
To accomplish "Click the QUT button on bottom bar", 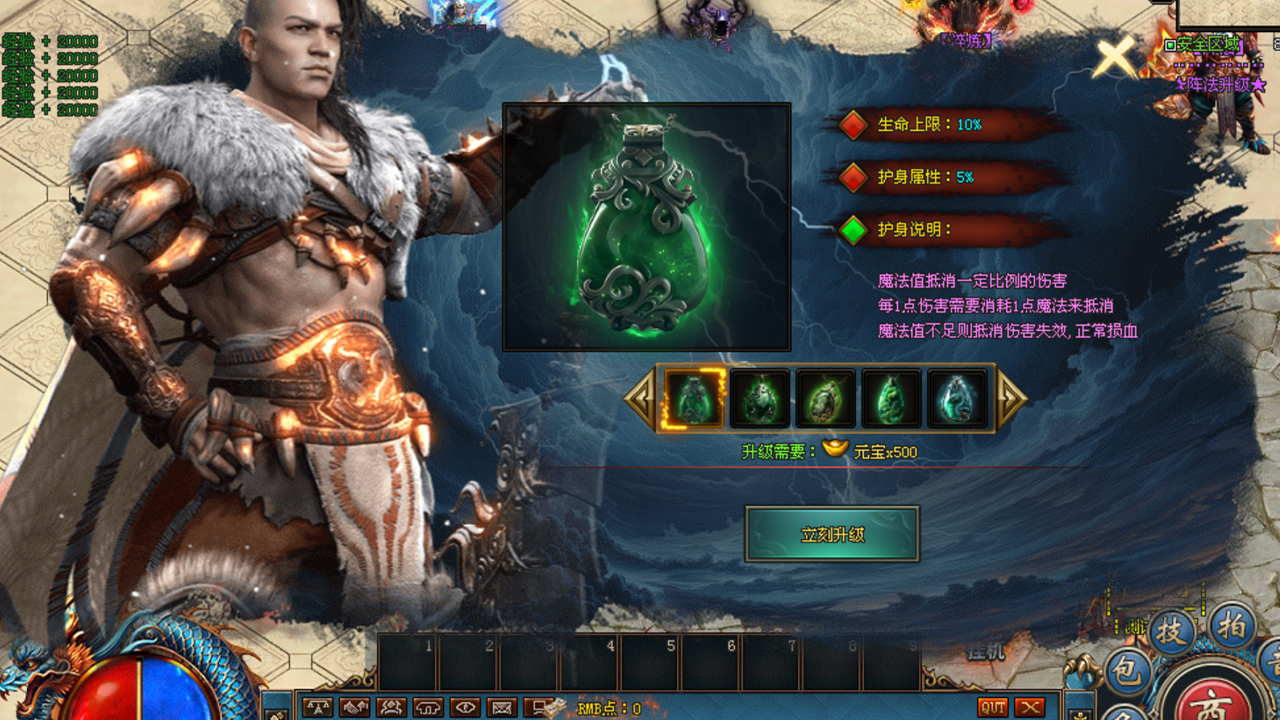I will (x=993, y=707).
